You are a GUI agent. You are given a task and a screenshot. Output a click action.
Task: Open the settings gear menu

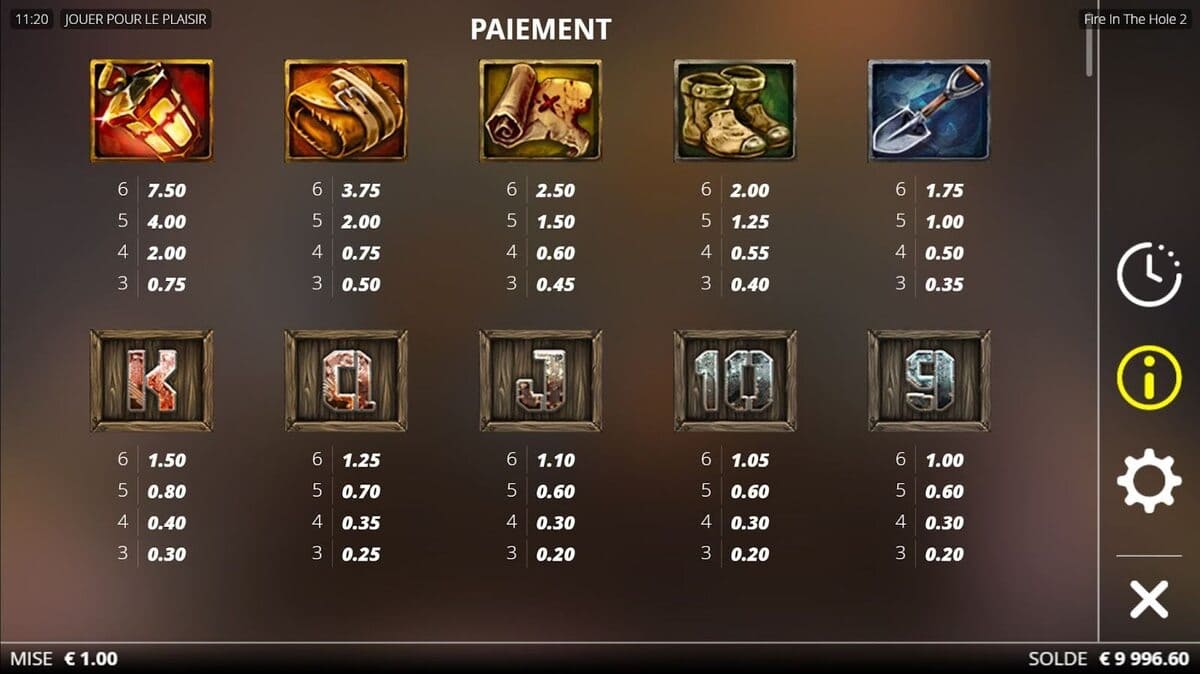1149,483
